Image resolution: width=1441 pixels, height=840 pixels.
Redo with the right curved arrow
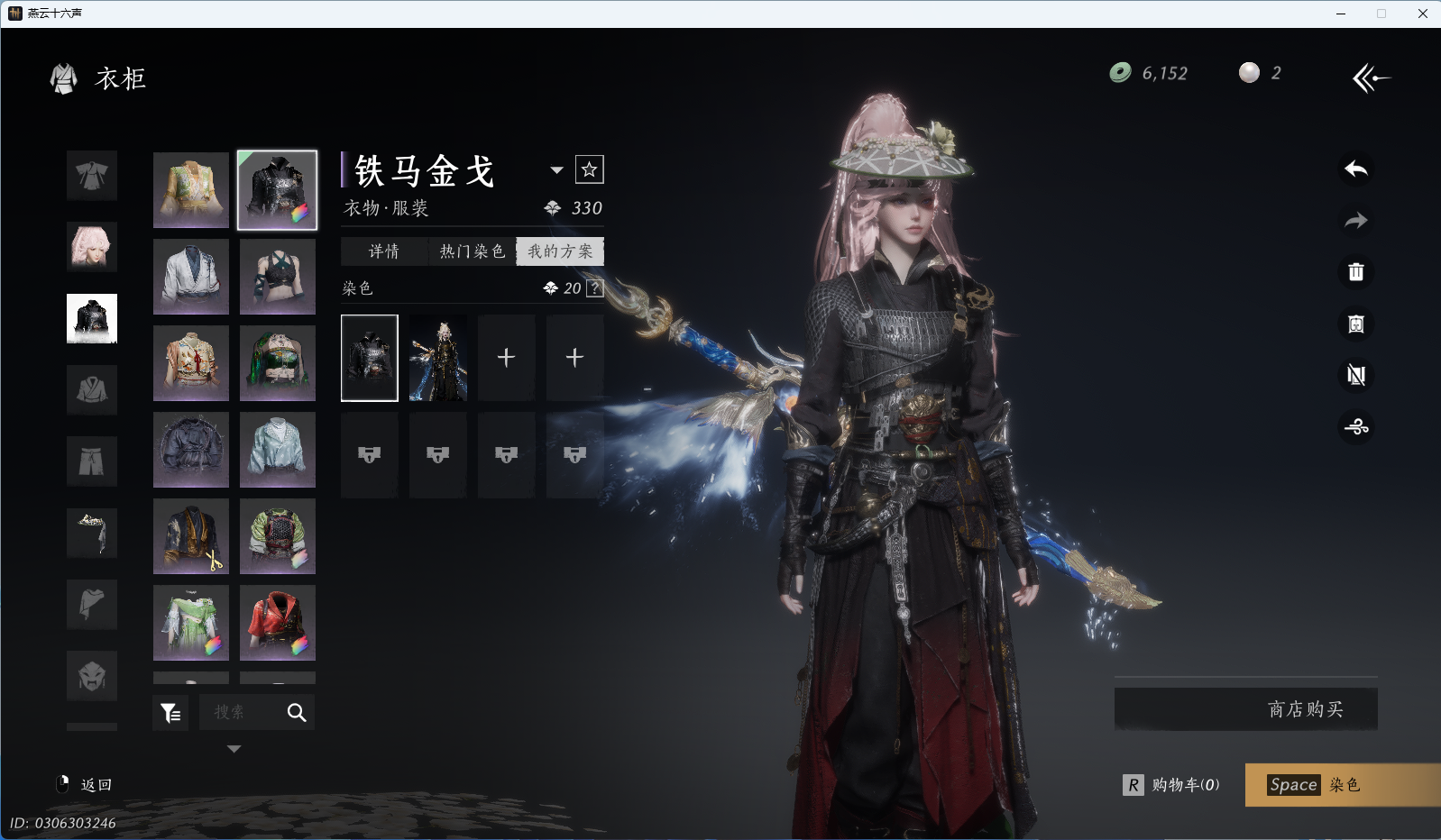(x=1355, y=221)
